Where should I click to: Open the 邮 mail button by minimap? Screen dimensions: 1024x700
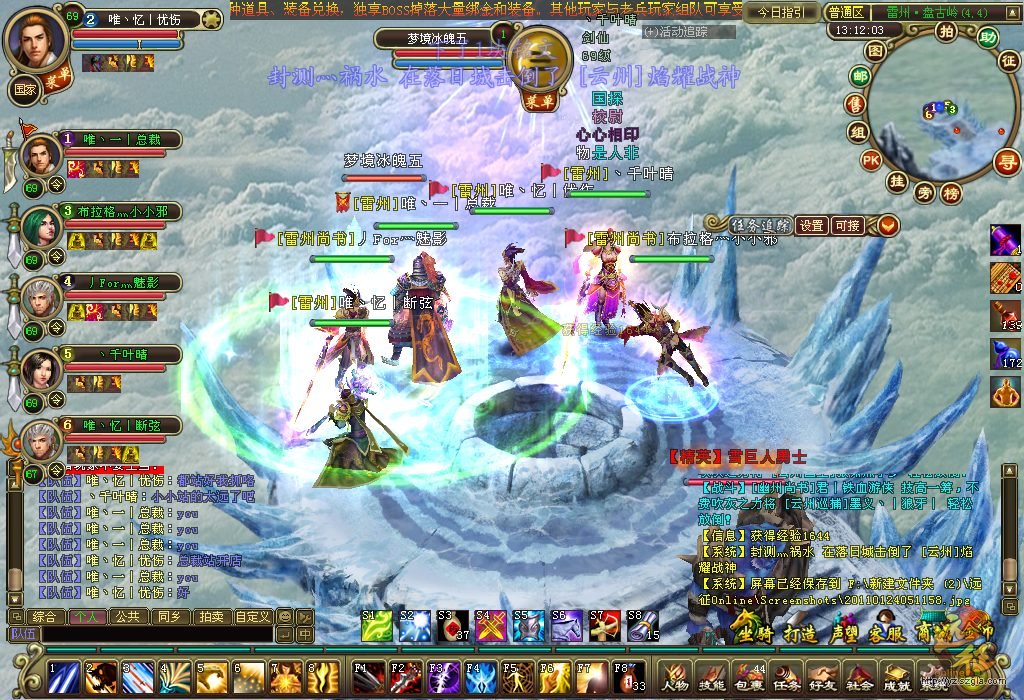[x=859, y=76]
